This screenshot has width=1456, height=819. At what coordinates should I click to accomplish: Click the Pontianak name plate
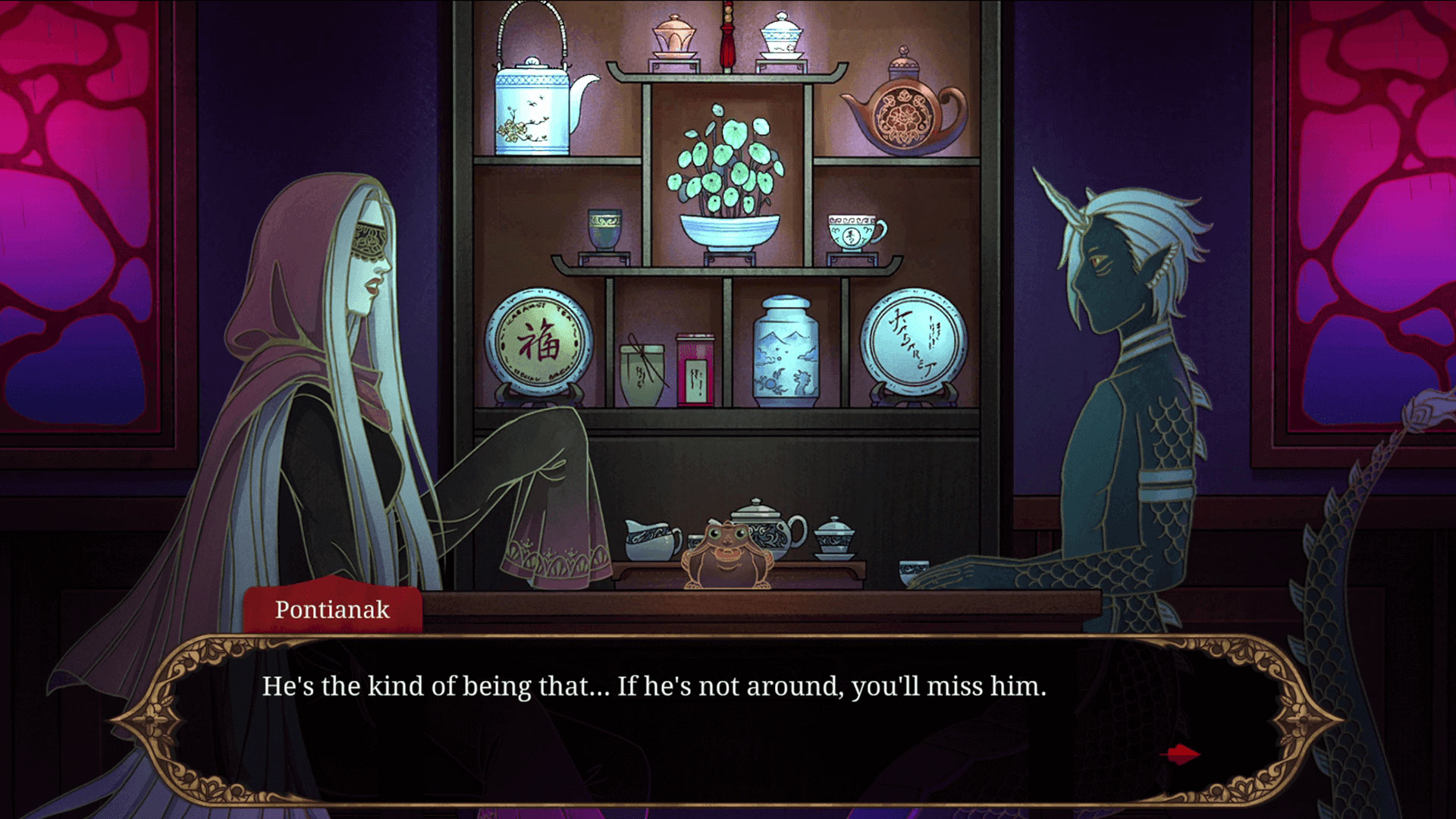pos(334,610)
